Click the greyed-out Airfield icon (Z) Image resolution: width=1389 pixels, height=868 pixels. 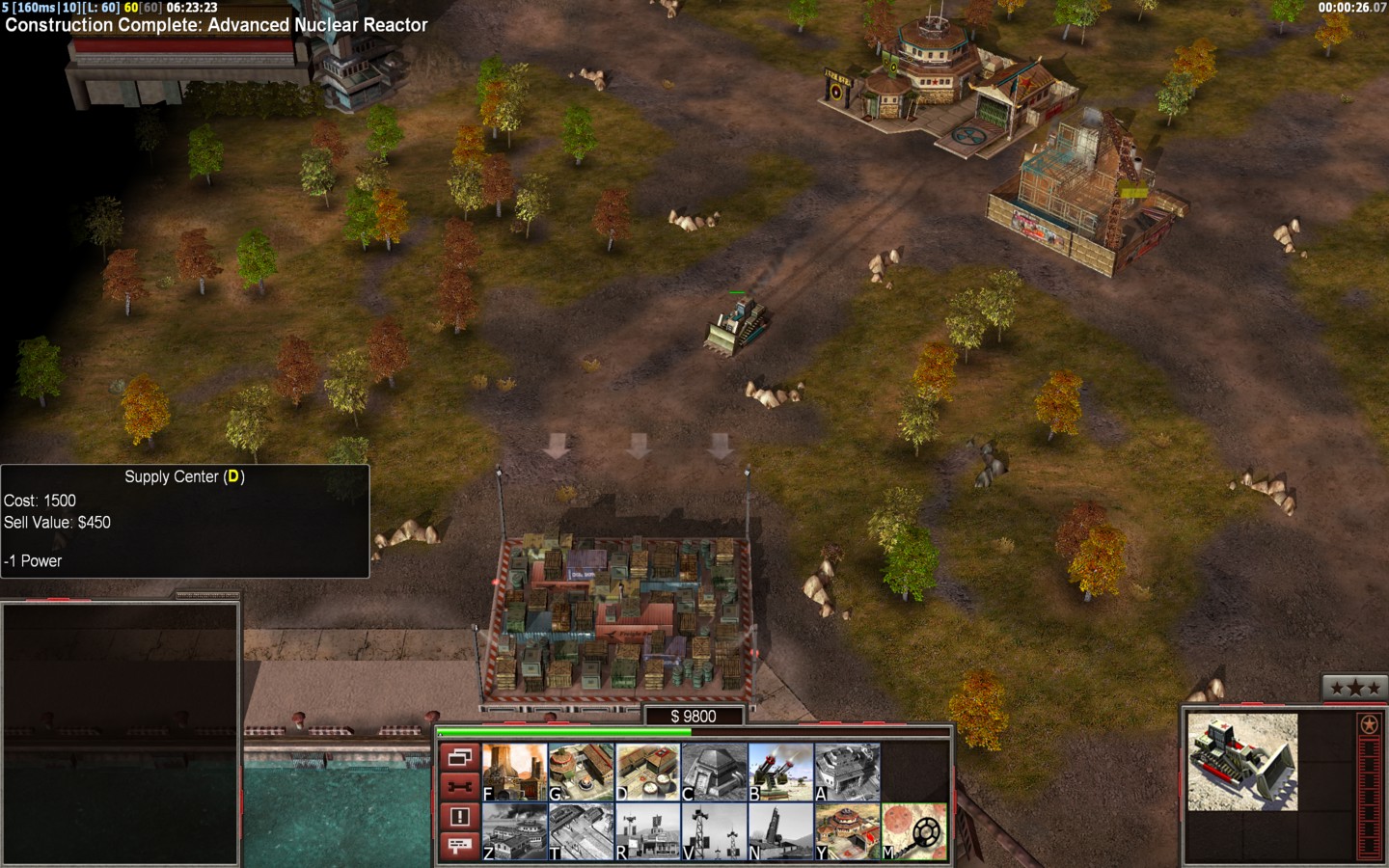click(x=515, y=831)
